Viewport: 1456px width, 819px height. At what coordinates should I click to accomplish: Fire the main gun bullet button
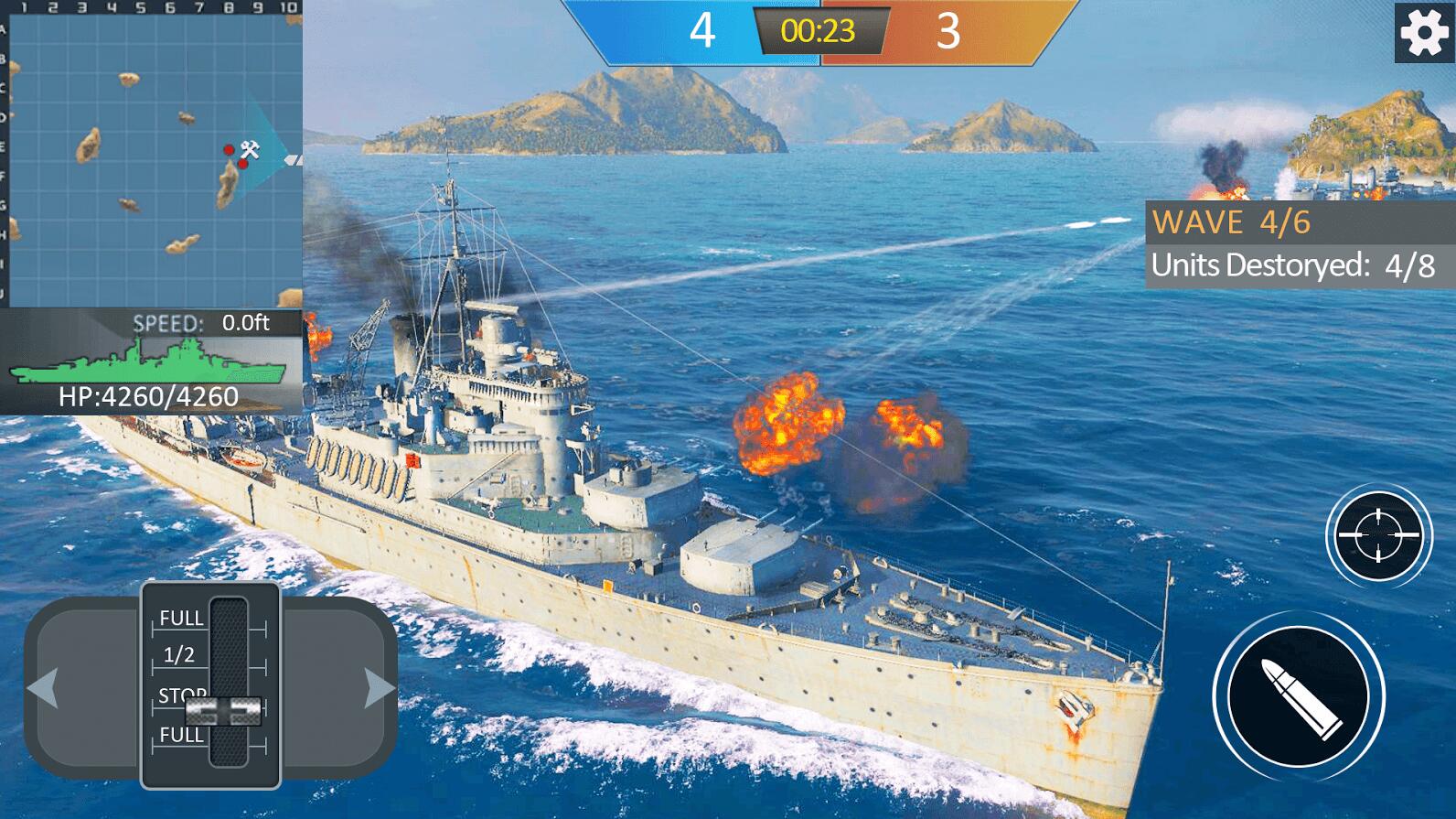click(1299, 697)
